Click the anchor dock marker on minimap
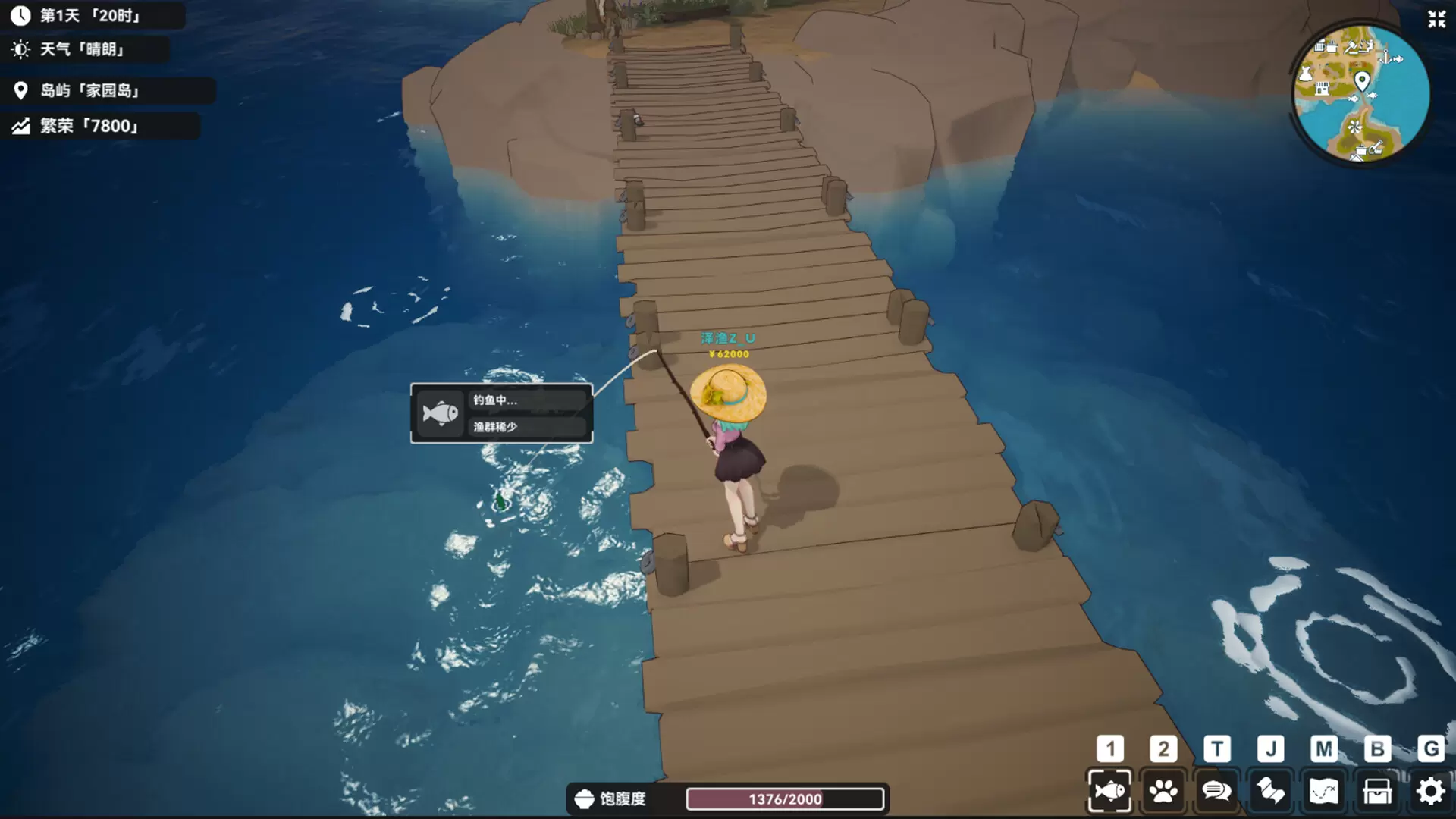 1385,58
